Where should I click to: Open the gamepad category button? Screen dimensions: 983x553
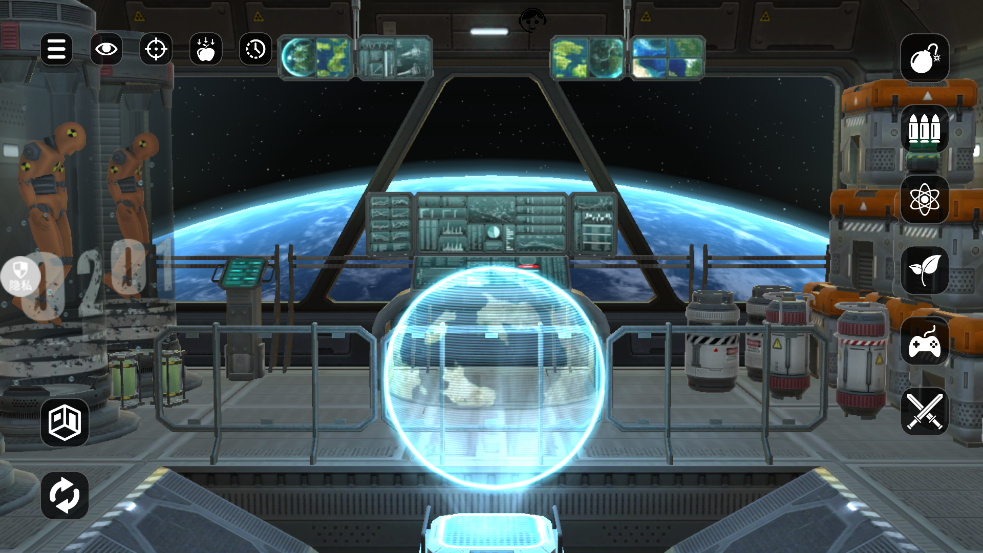[924, 341]
